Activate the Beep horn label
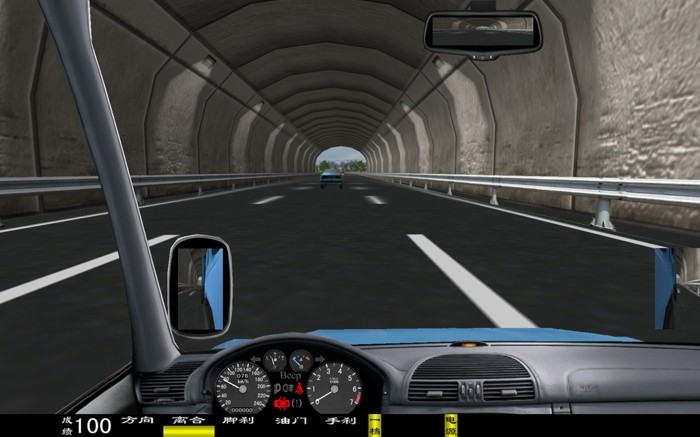 click(x=290, y=376)
